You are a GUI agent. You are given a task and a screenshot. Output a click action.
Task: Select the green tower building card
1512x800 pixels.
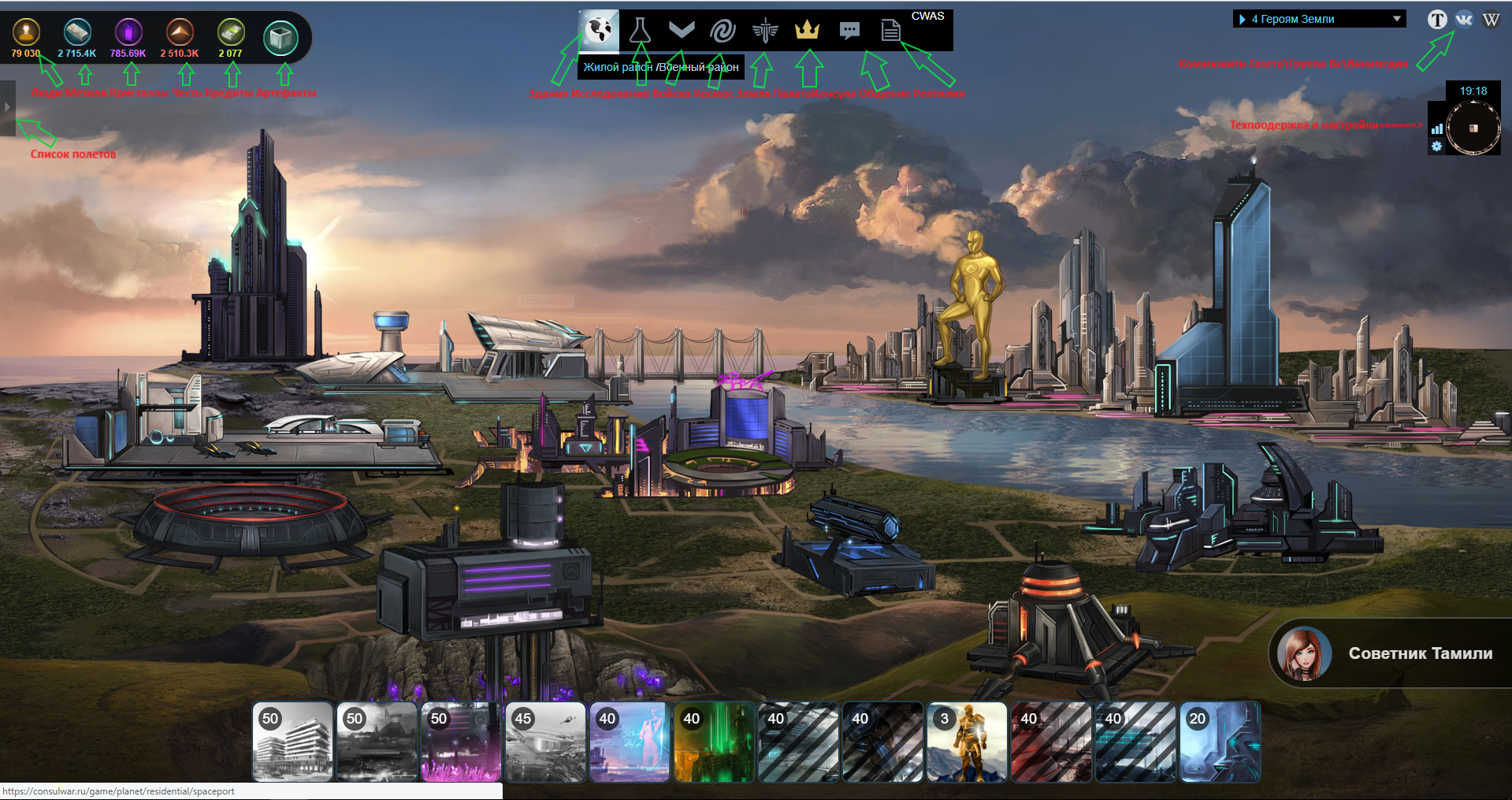pos(714,742)
